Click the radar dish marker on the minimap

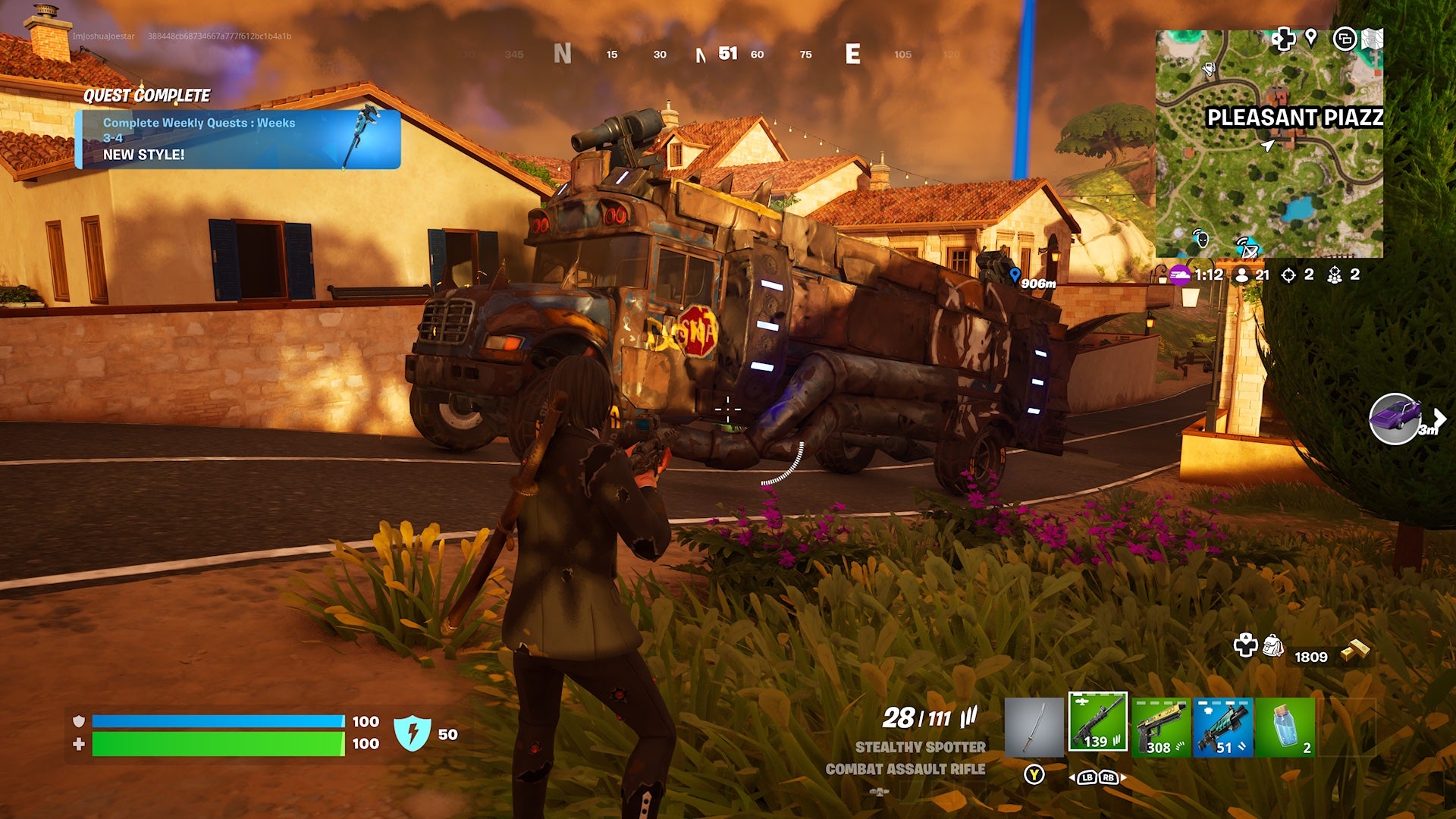1249,249
